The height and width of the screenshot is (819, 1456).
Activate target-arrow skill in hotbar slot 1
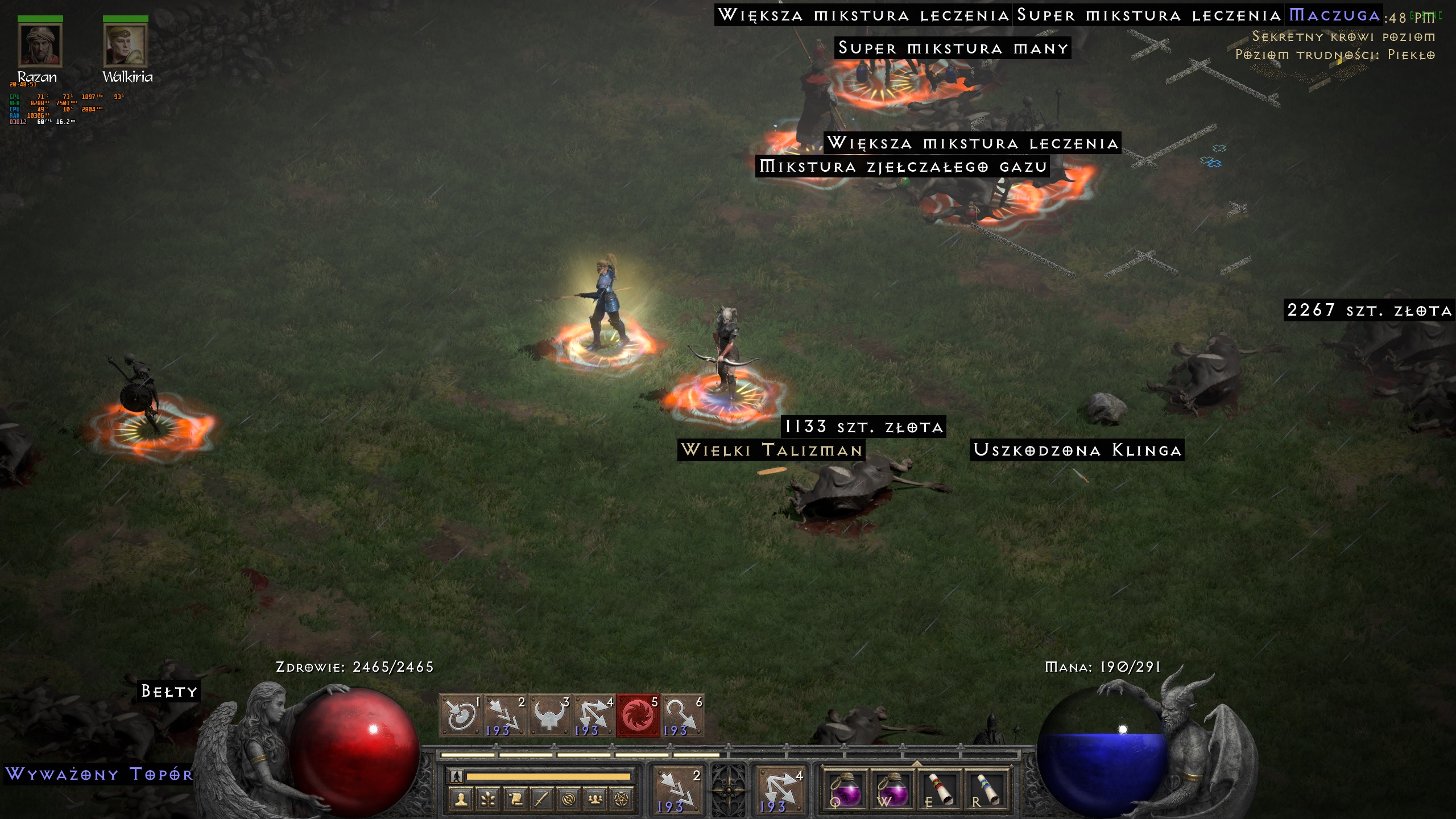coord(461,715)
